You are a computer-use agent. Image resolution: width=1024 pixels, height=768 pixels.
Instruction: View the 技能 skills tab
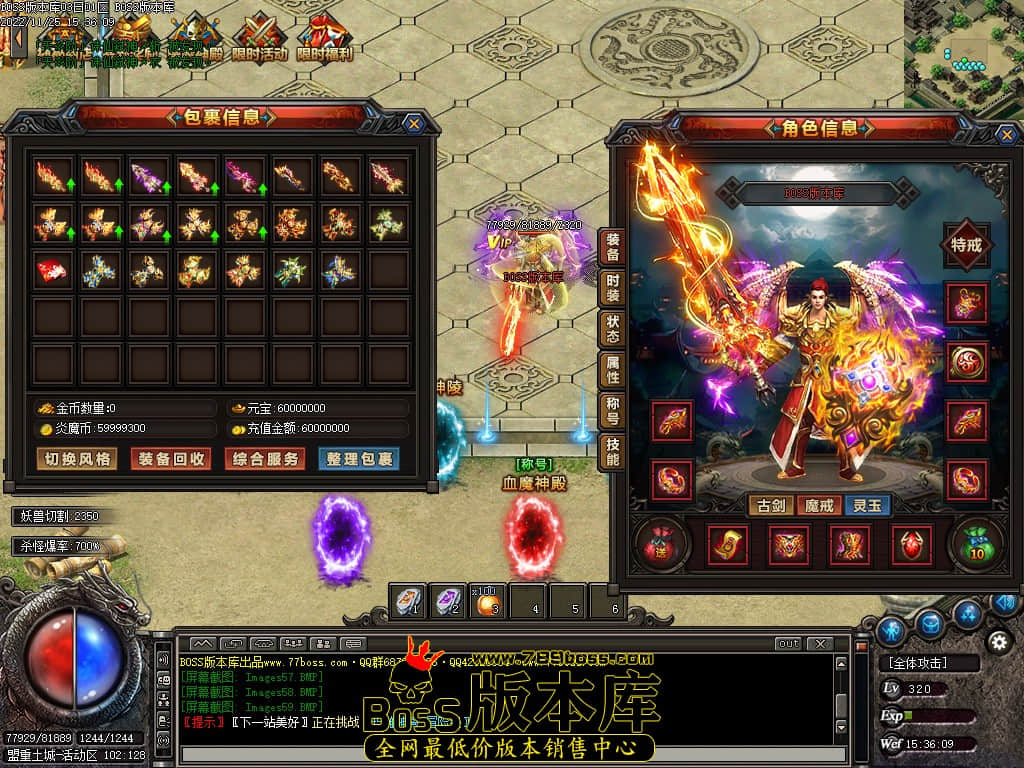click(x=612, y=453)
